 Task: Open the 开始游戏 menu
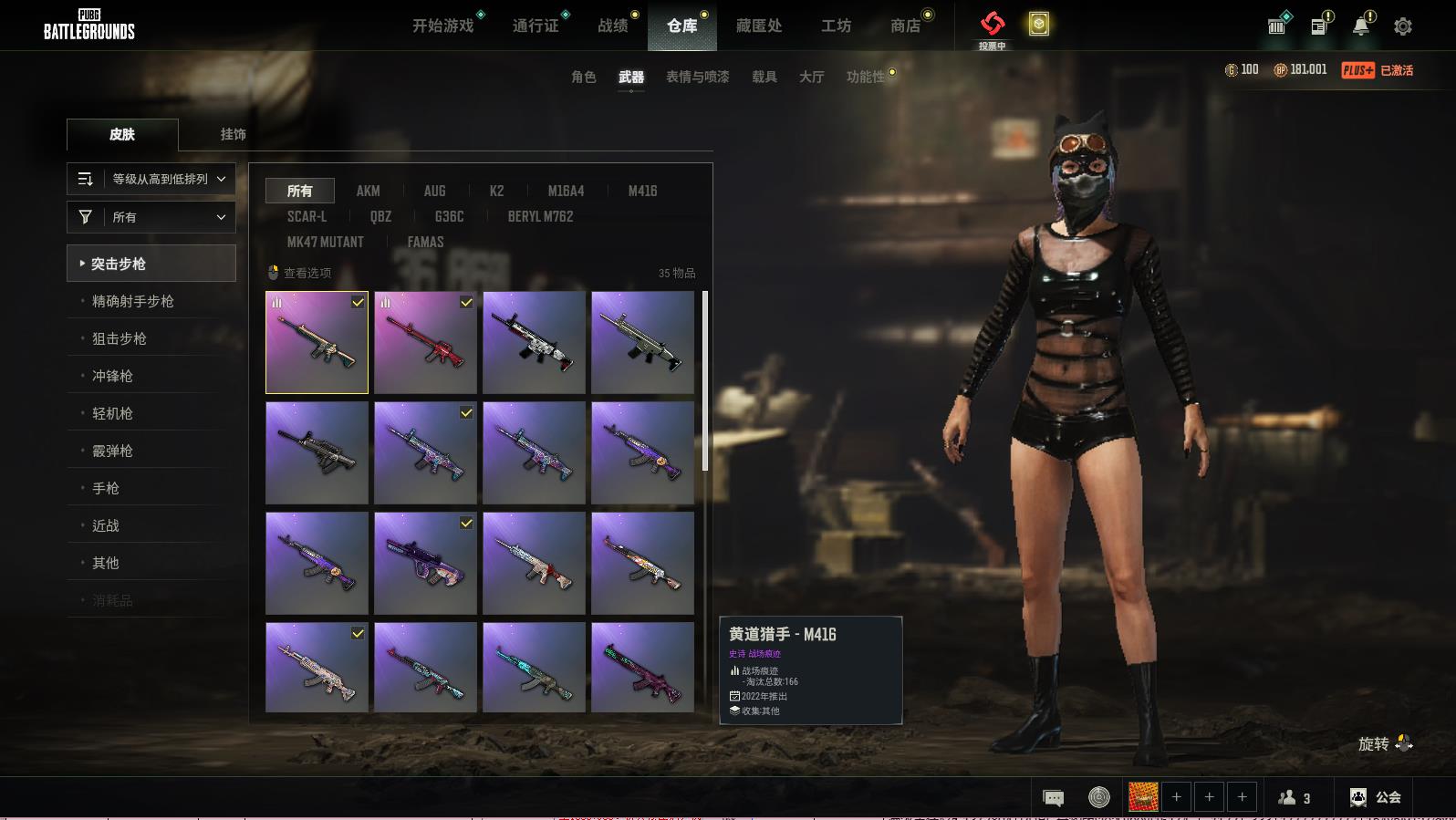point(442,26)
